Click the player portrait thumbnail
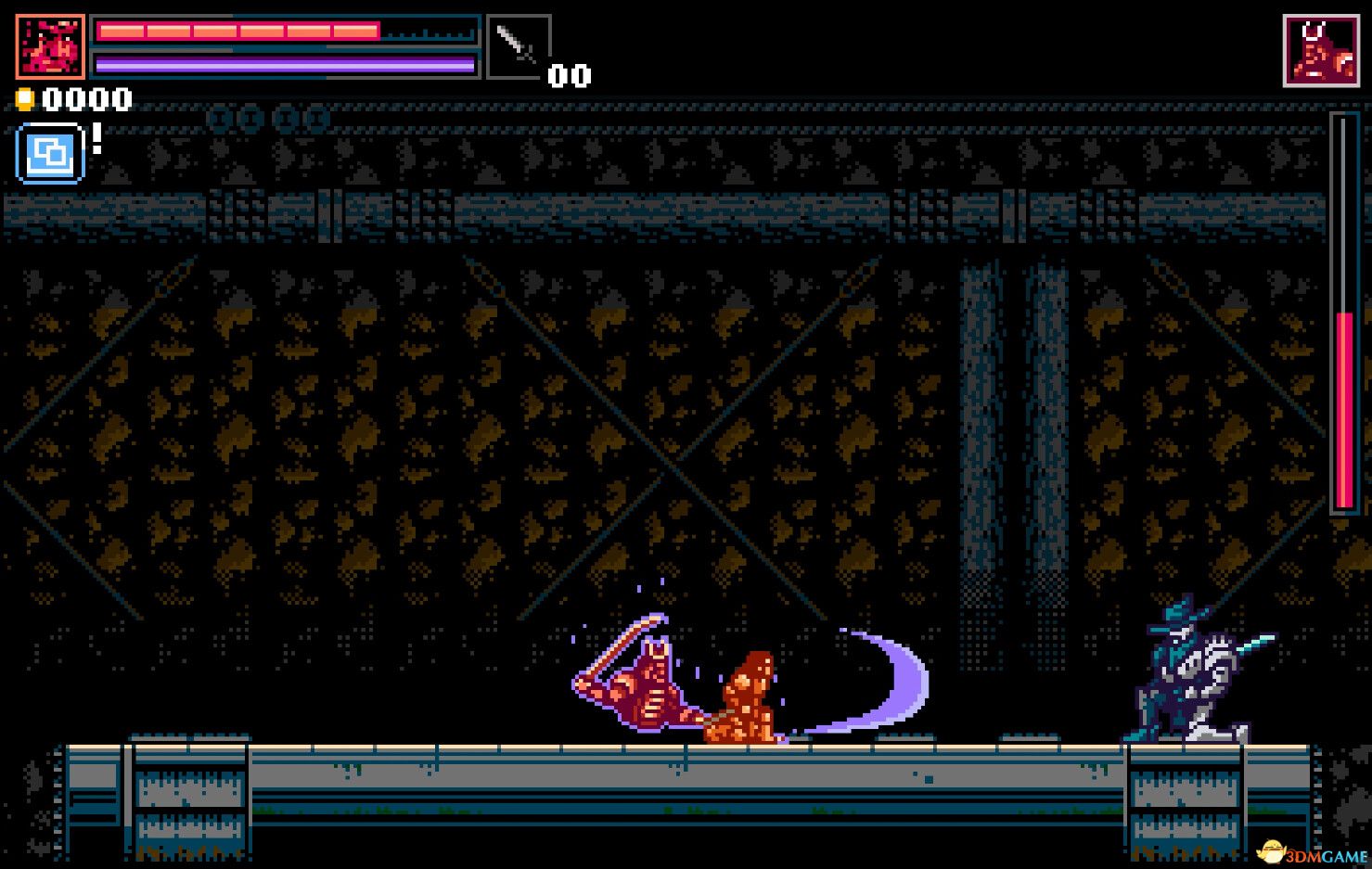The height and width of the screenshot is (869, 1372). point(51,46)
